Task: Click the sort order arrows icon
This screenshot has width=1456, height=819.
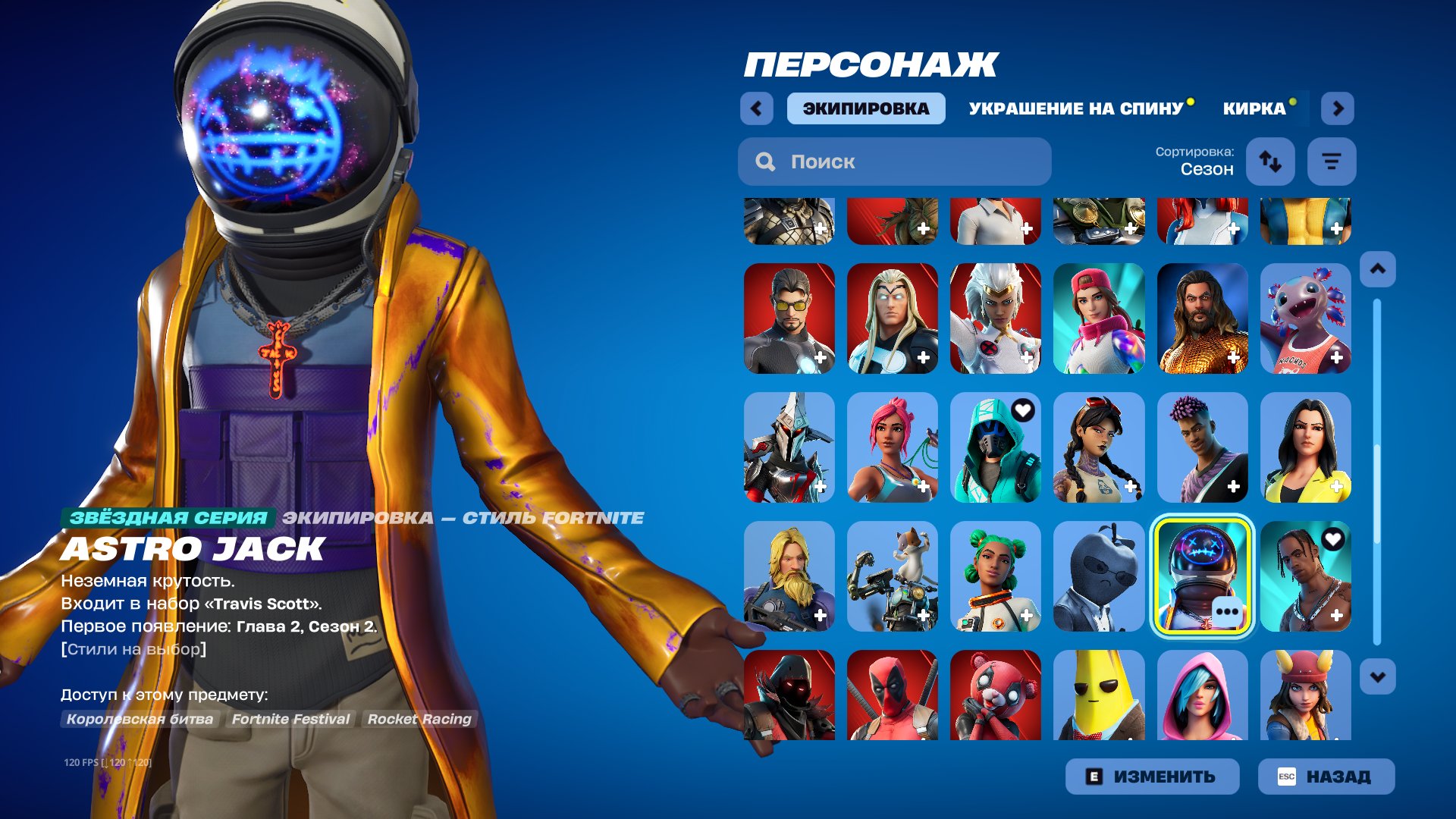Action: pyautogui.click(x=1270, y=161)
